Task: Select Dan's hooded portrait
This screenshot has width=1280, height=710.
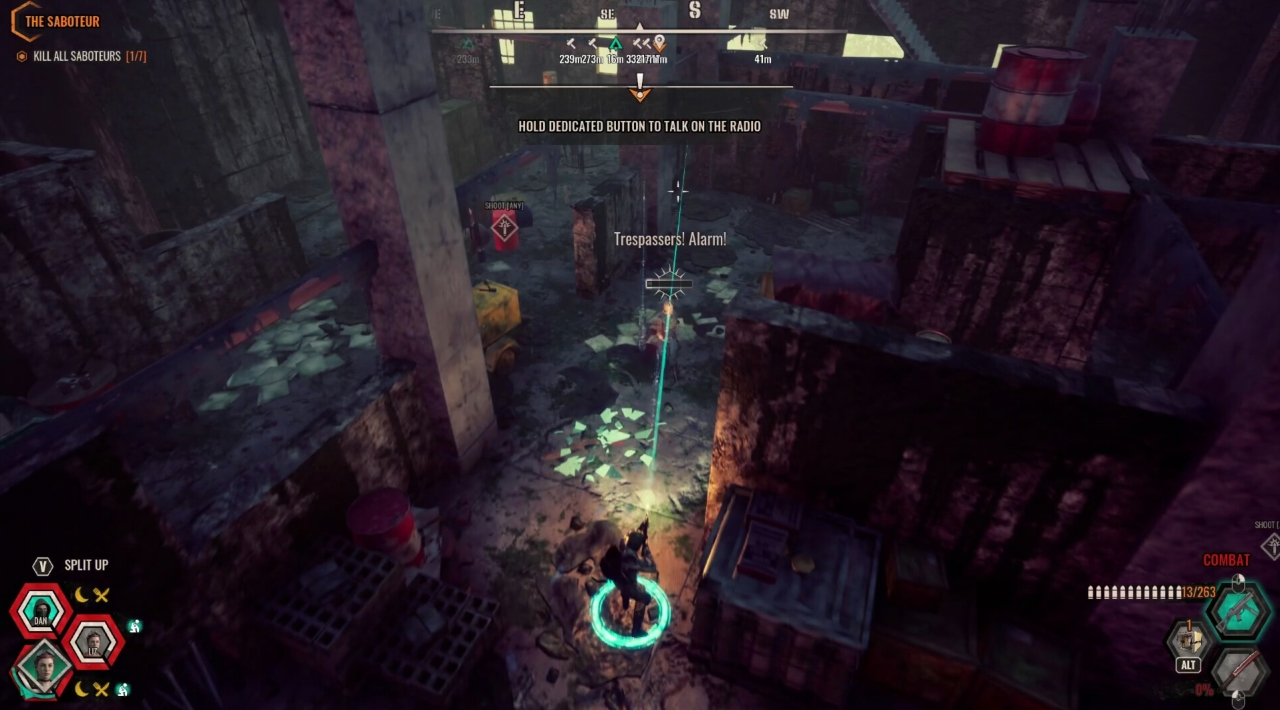Action: [x=42, y=610]
